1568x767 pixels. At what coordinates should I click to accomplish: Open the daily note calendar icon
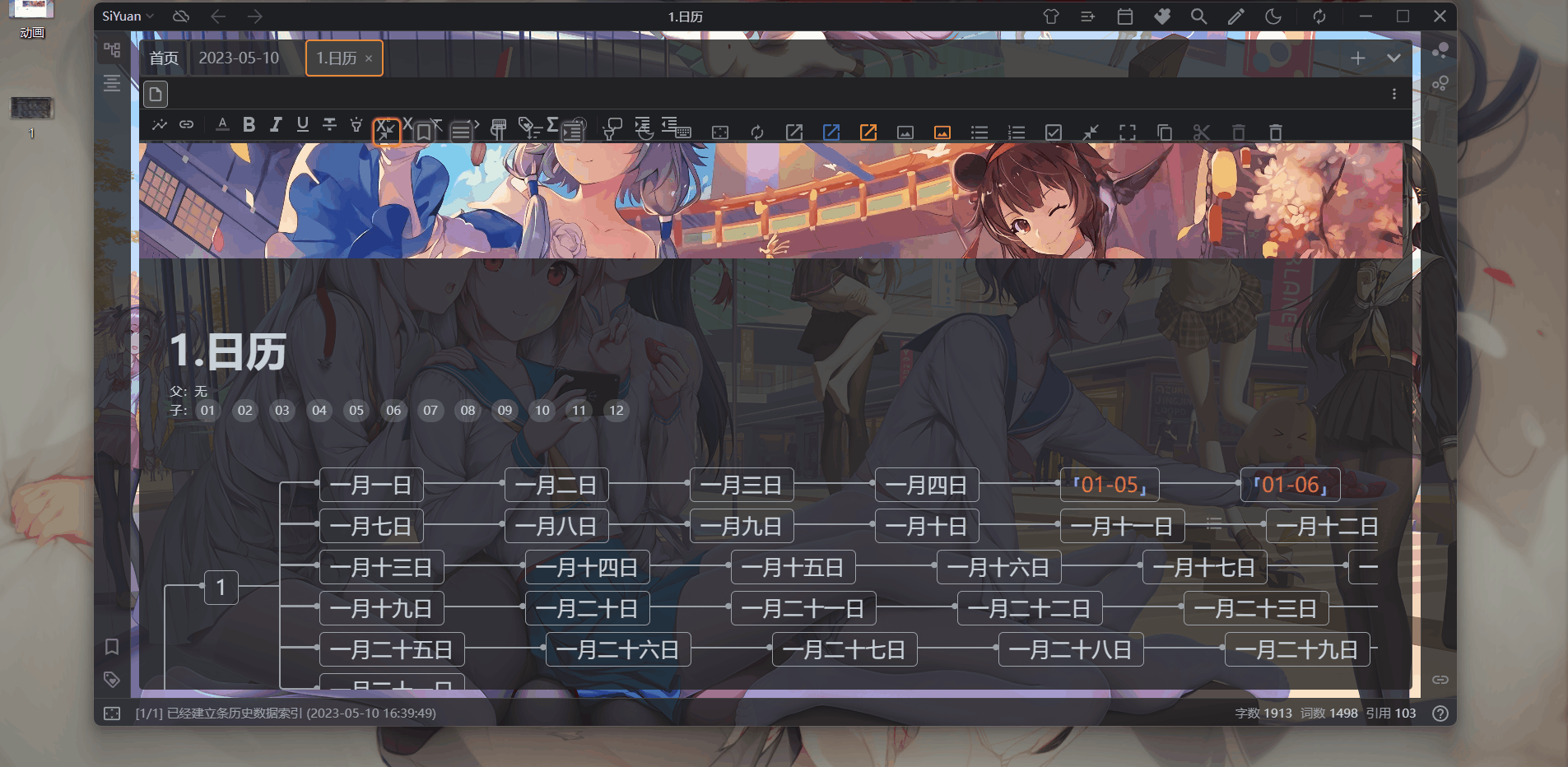[1125, 16]
